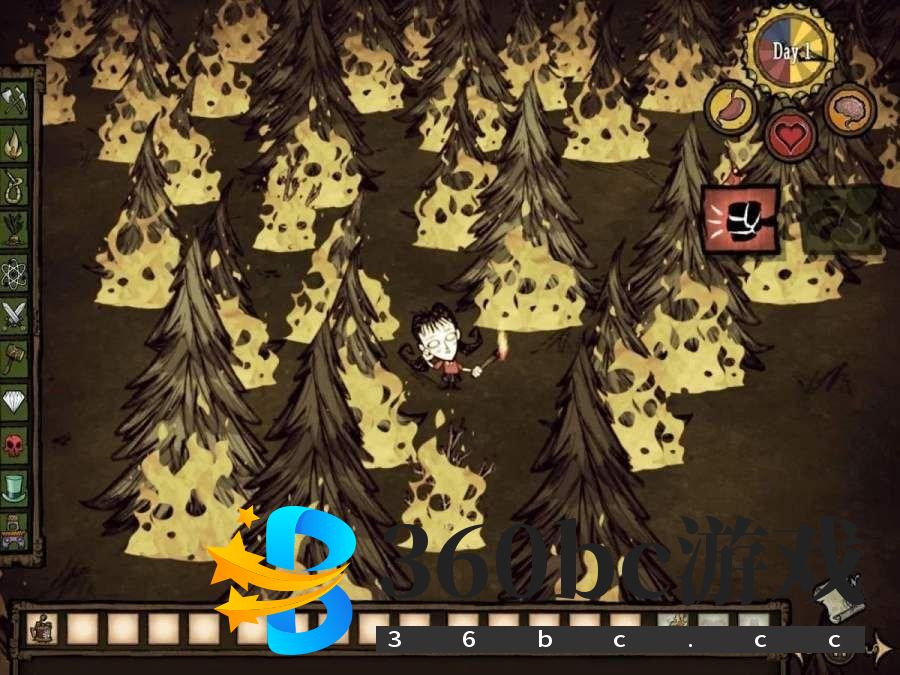900x675 pixels.
Task: Open the Structures tab with hammer icon
Action: 14,357
